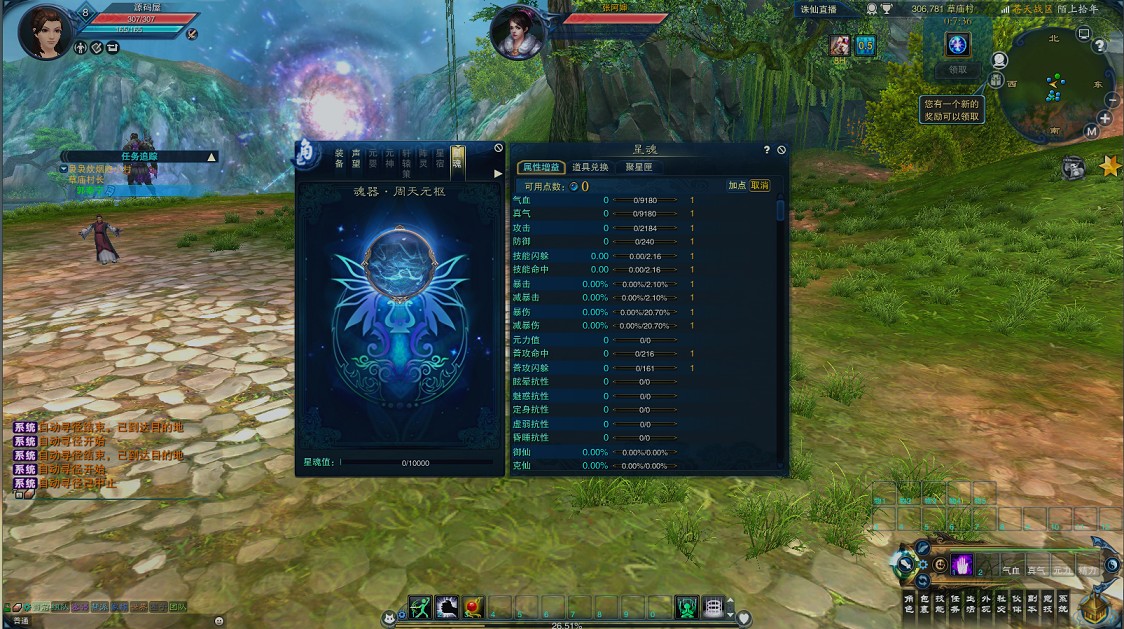1124x629 pixels.
Task: Select the 属性增益 tab
Action: (x=540, y=167)
